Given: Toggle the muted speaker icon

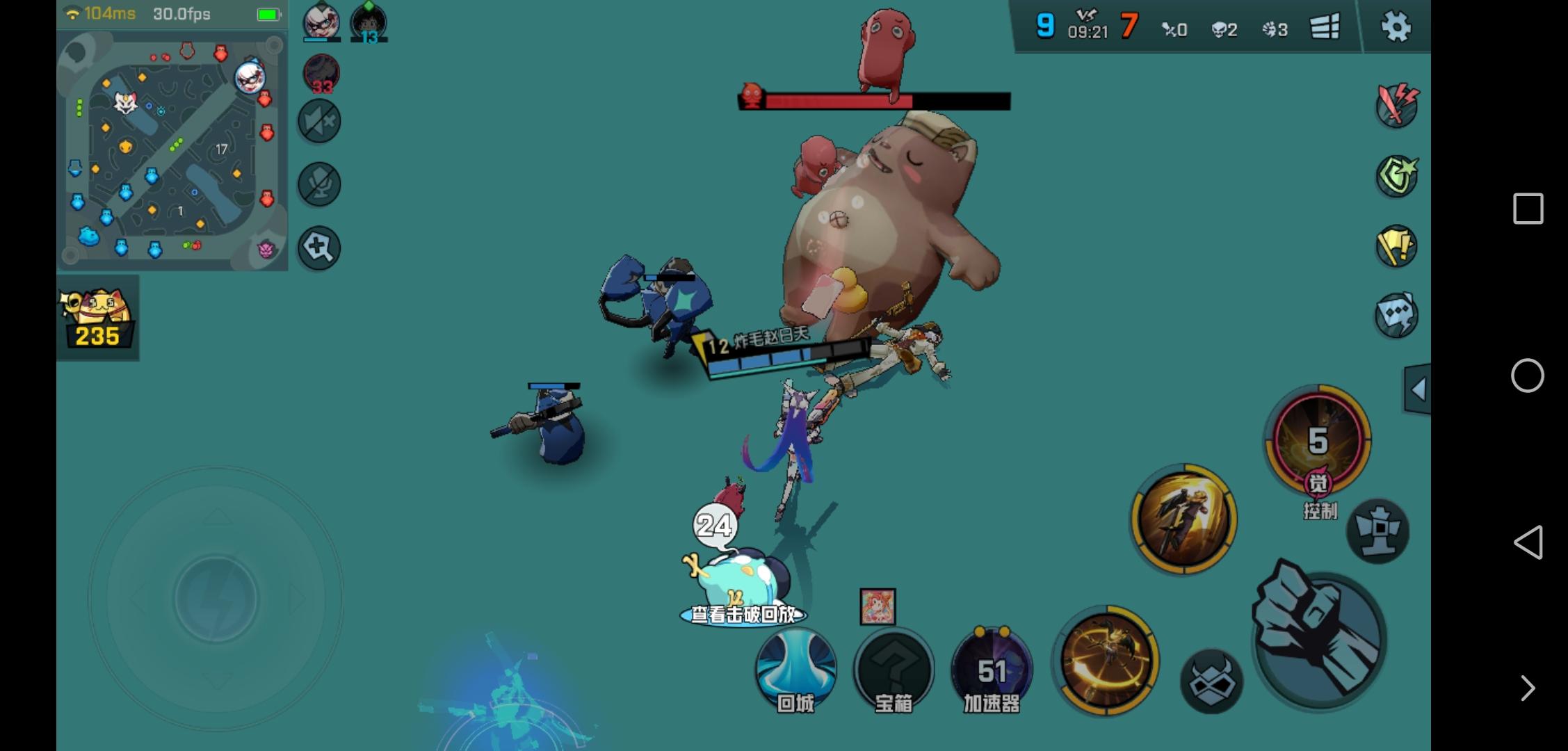Looking at the screenshot, I should click(x=318, y=121).
